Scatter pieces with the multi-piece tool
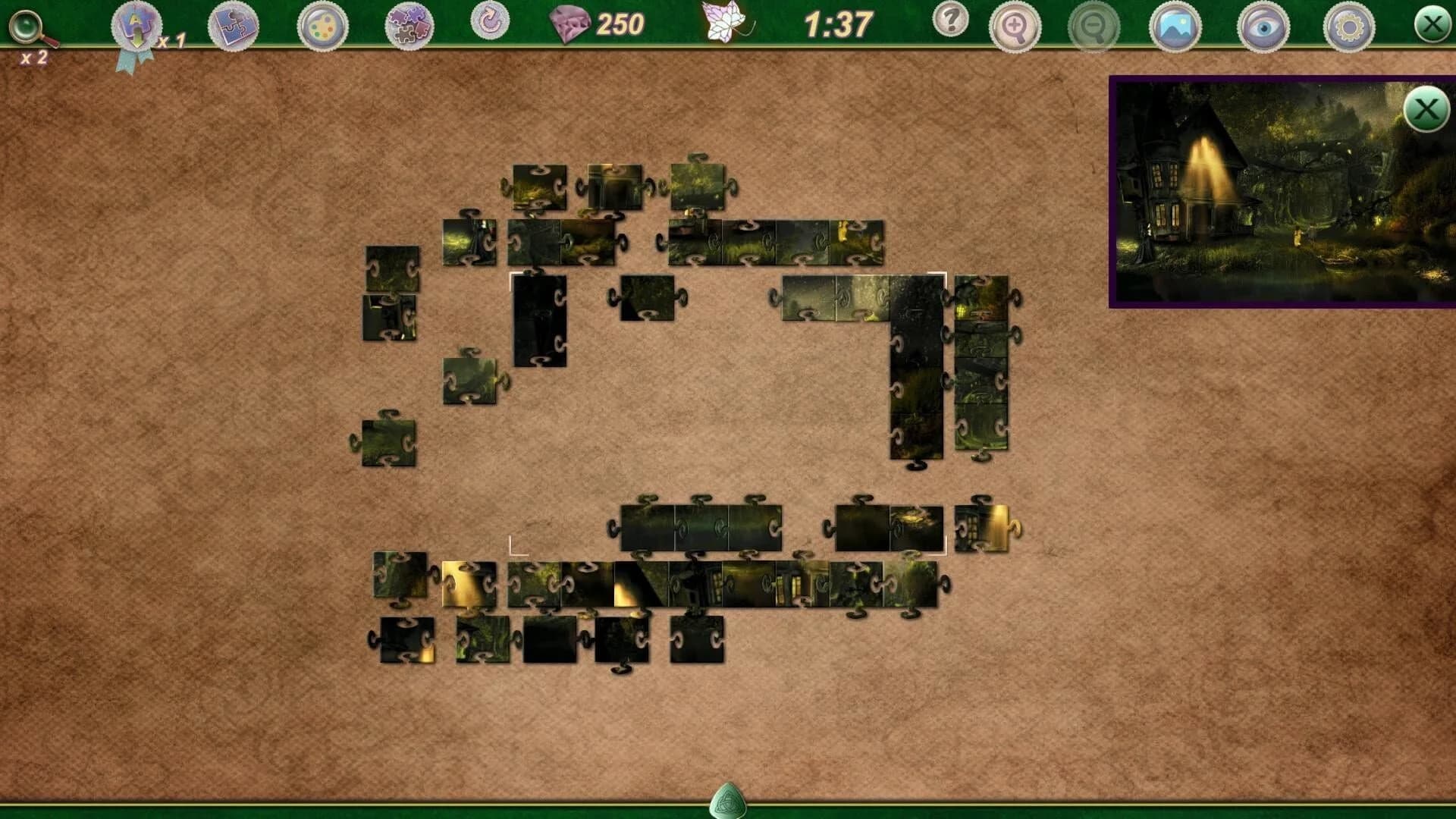 pyautogui.click(x=409, y=25)
